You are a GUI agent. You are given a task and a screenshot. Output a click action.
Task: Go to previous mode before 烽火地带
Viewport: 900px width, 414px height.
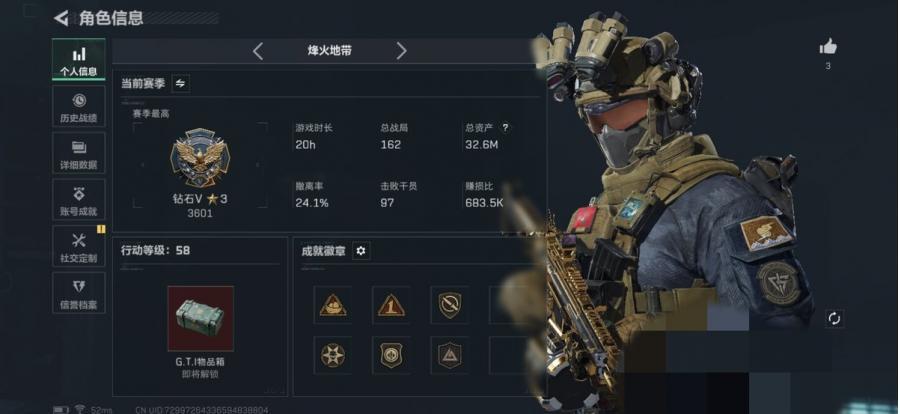[258, 51]
